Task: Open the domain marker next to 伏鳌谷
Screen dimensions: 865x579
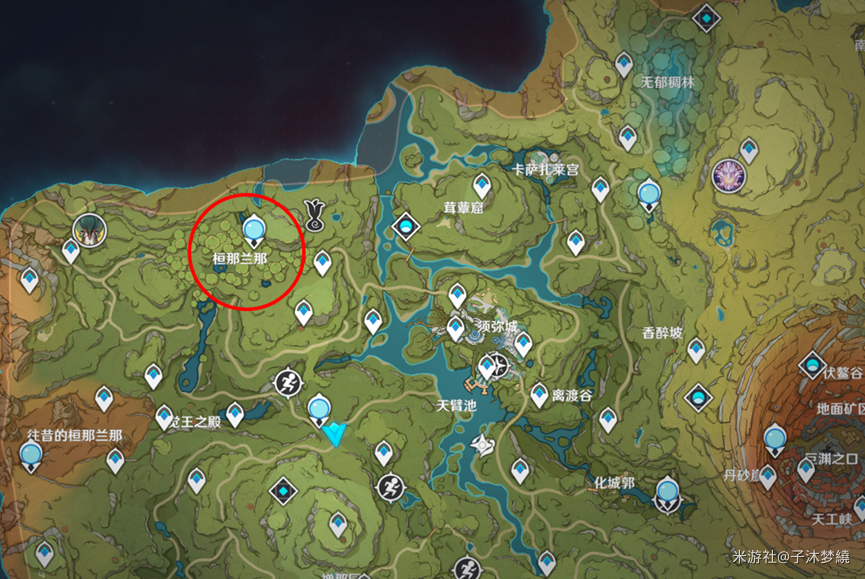Action: (x=812, y=365)
